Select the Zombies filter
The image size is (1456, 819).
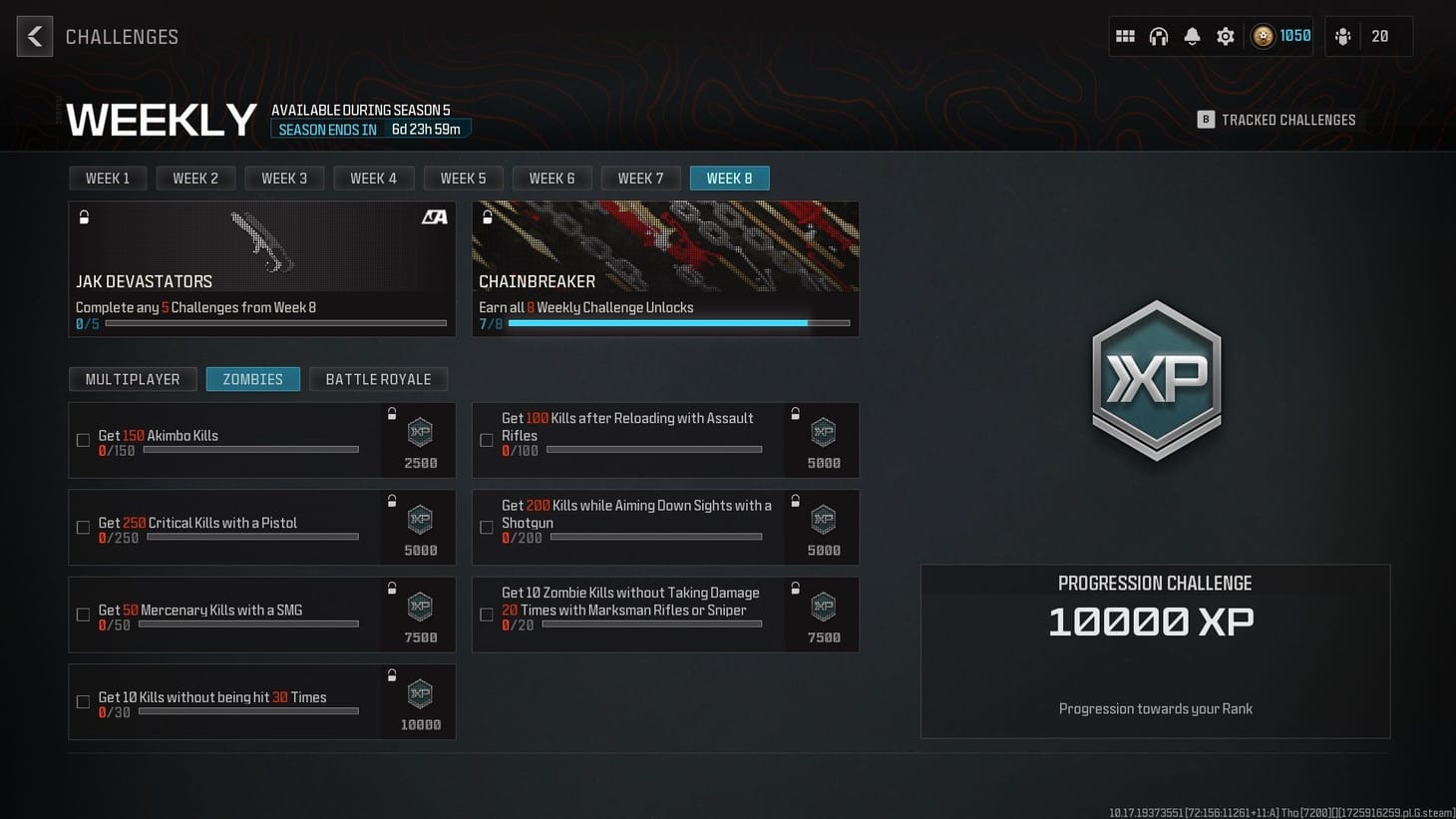point(252,379)
